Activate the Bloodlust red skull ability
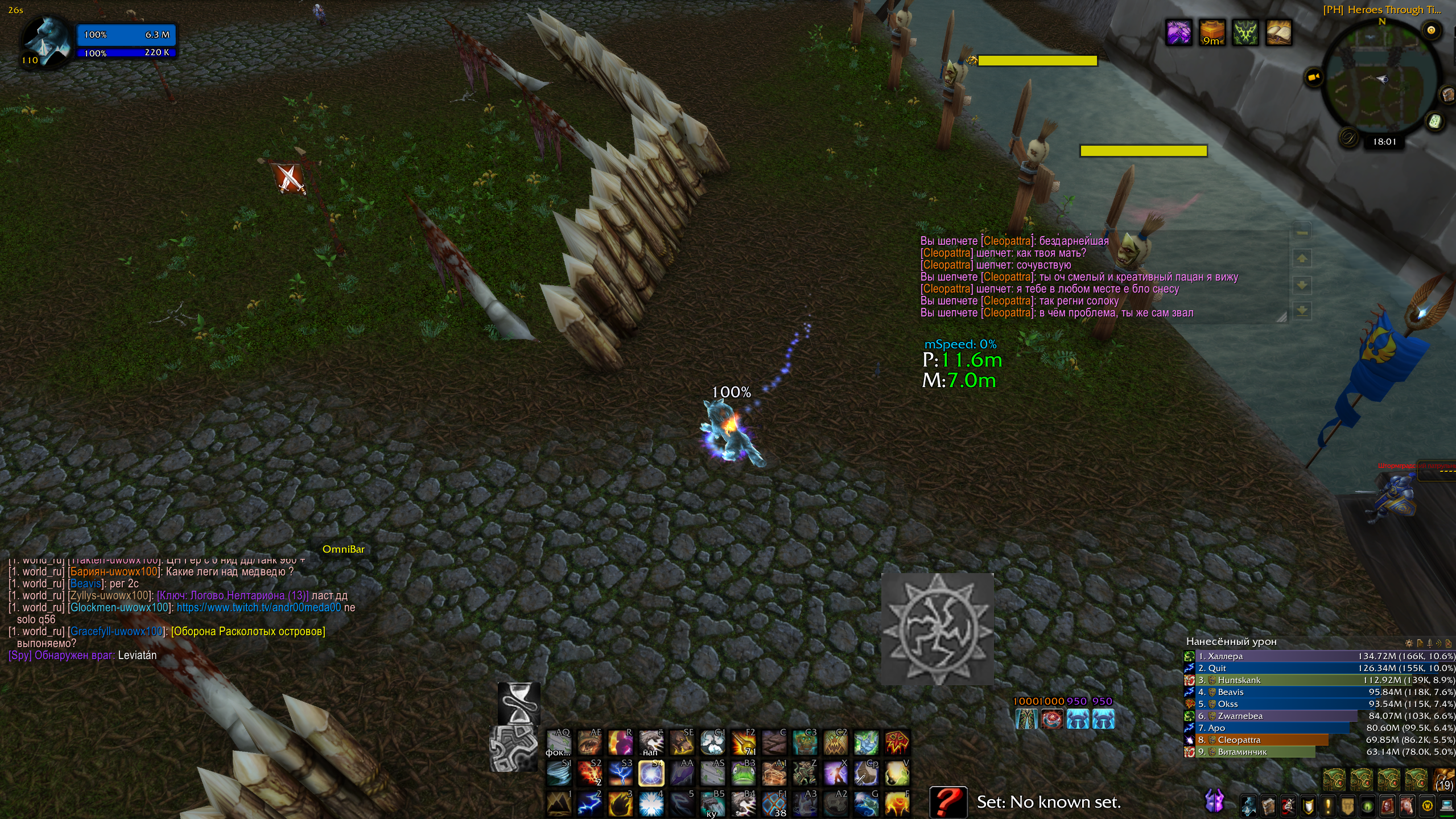 (897, 742)
